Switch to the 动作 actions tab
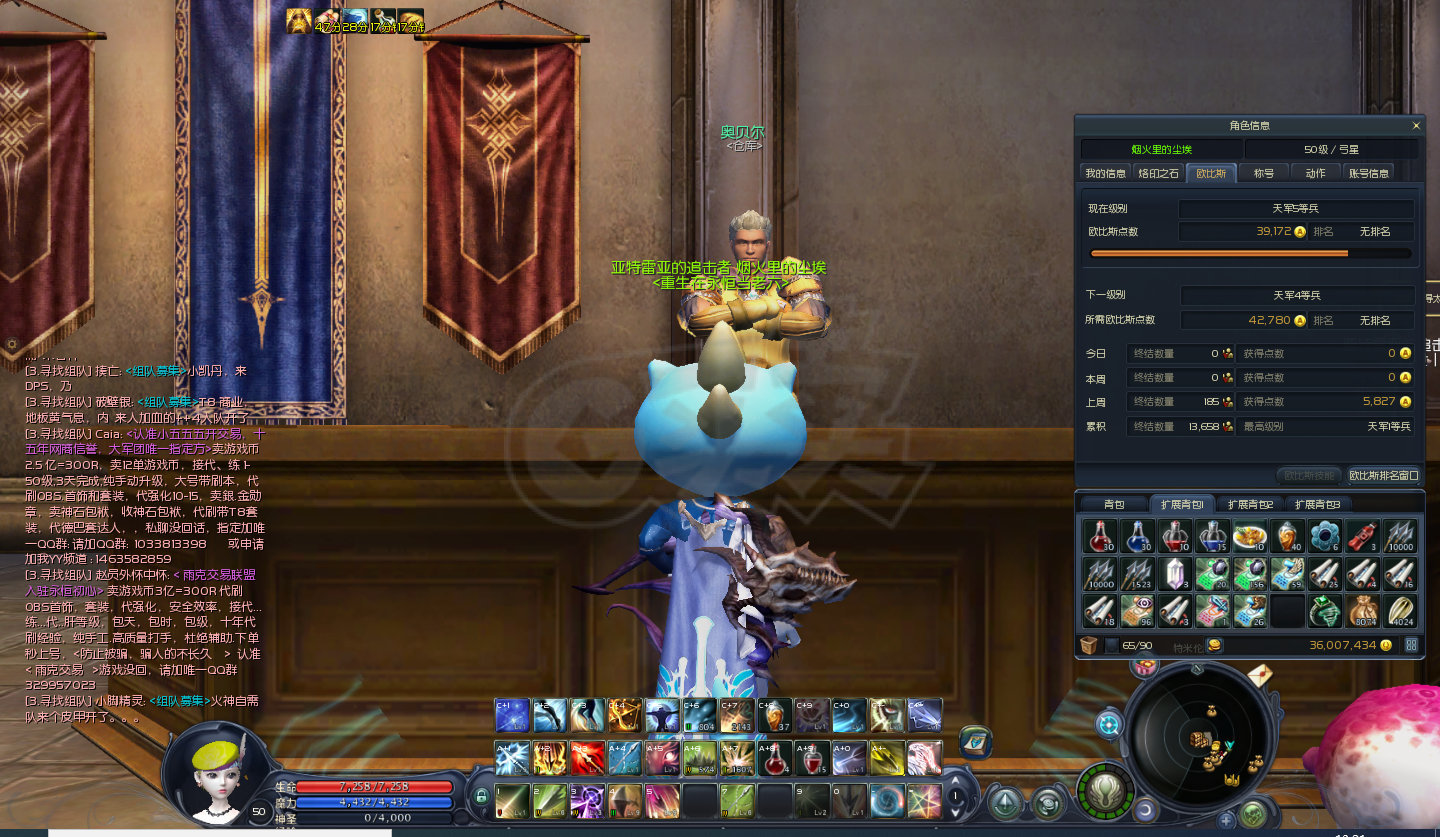 coord(1315,173)
